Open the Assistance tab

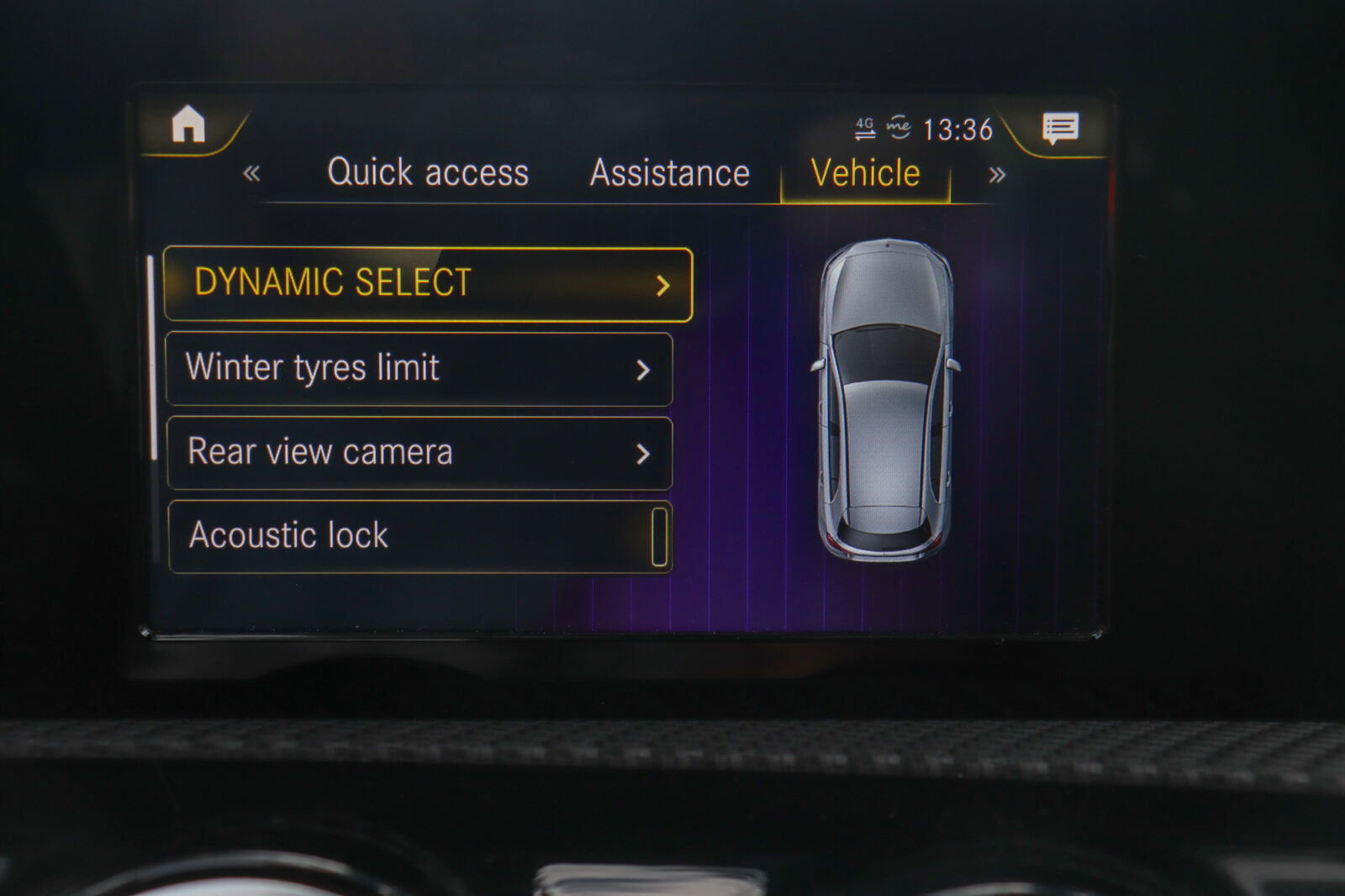[669, 174]
